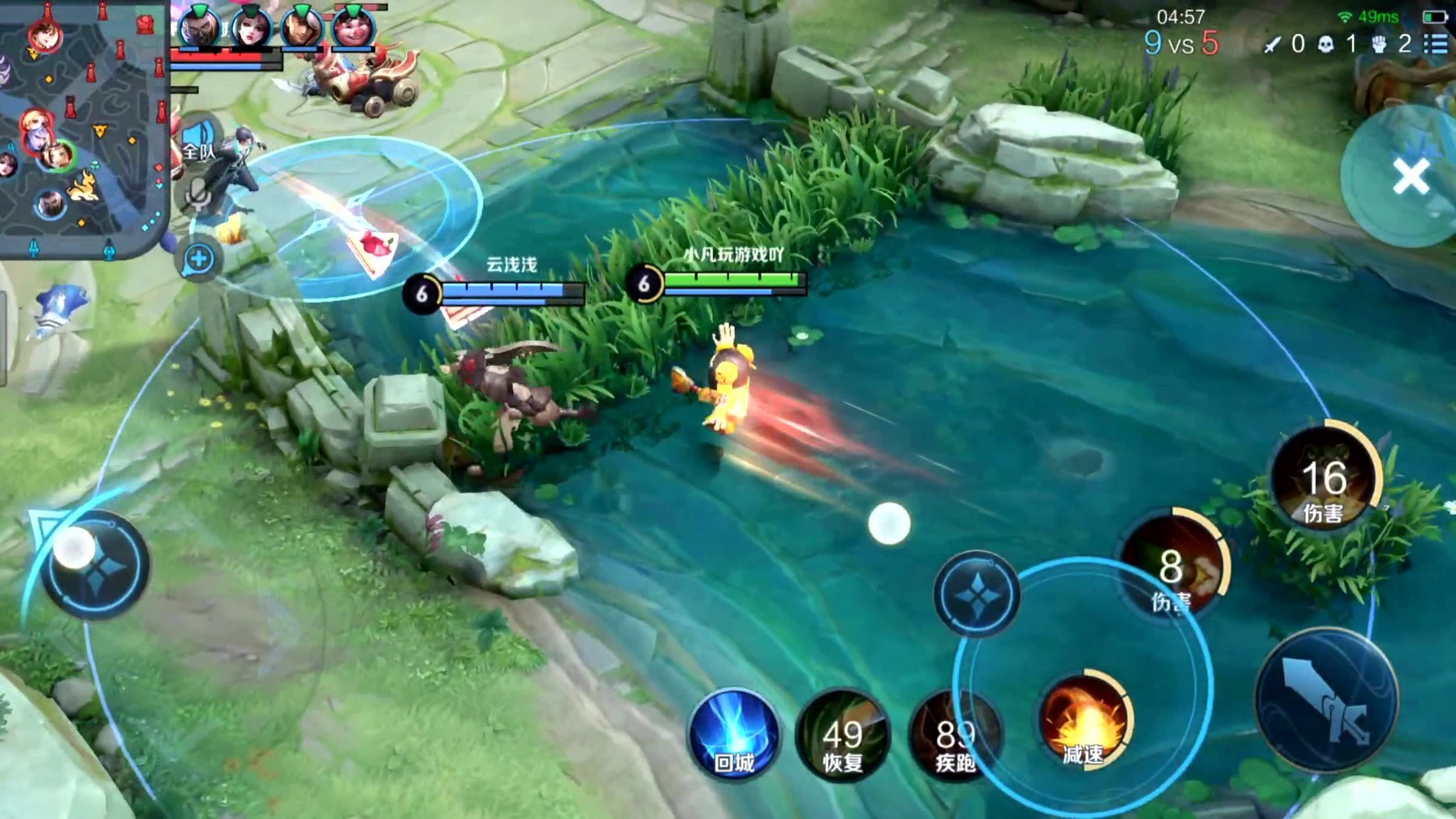Use the 恢复 heal skill
This screenshot has width=1456, height=819.
842,736
